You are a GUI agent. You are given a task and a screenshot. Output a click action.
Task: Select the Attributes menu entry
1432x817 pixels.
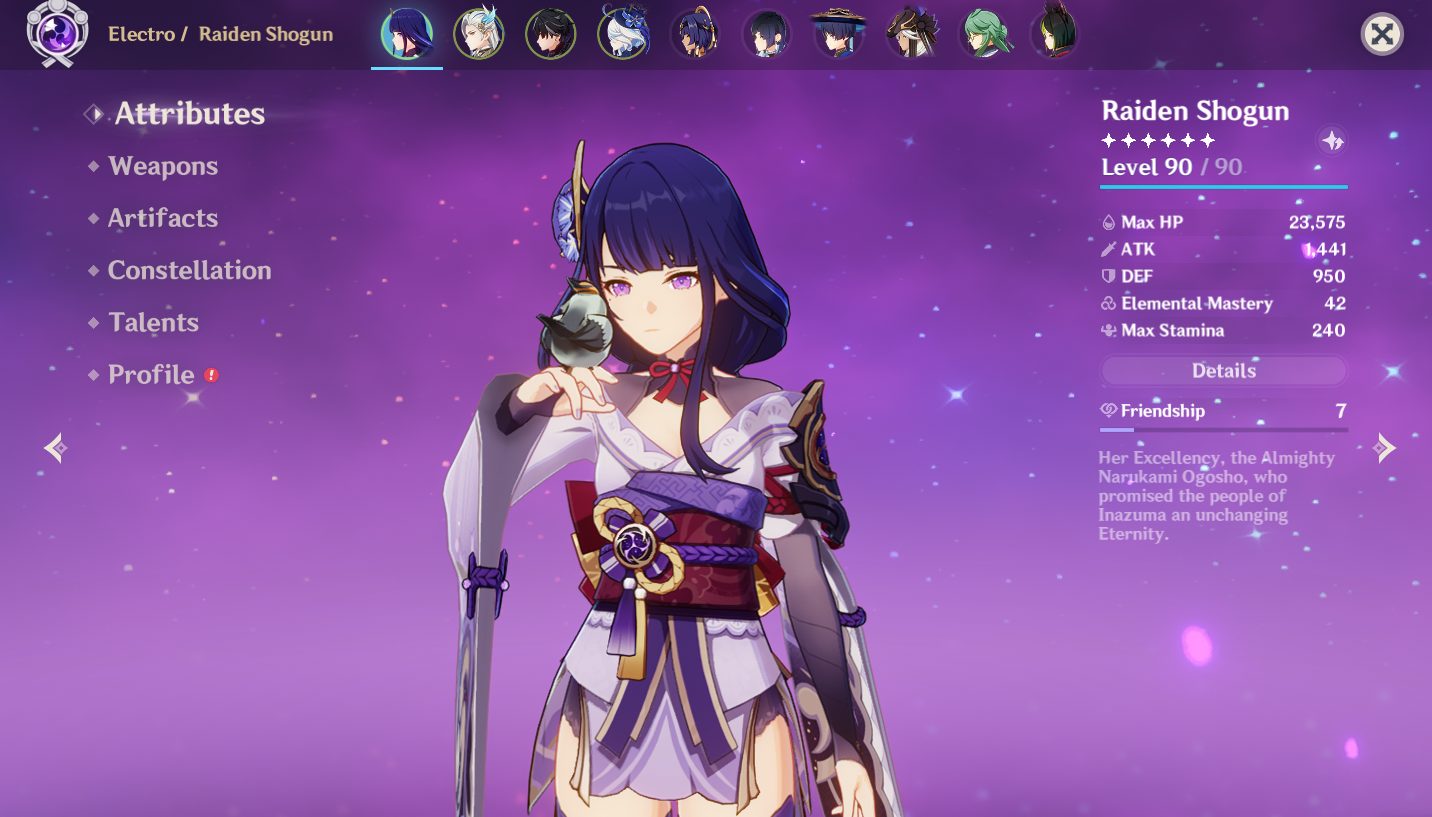tap(189, 114)
